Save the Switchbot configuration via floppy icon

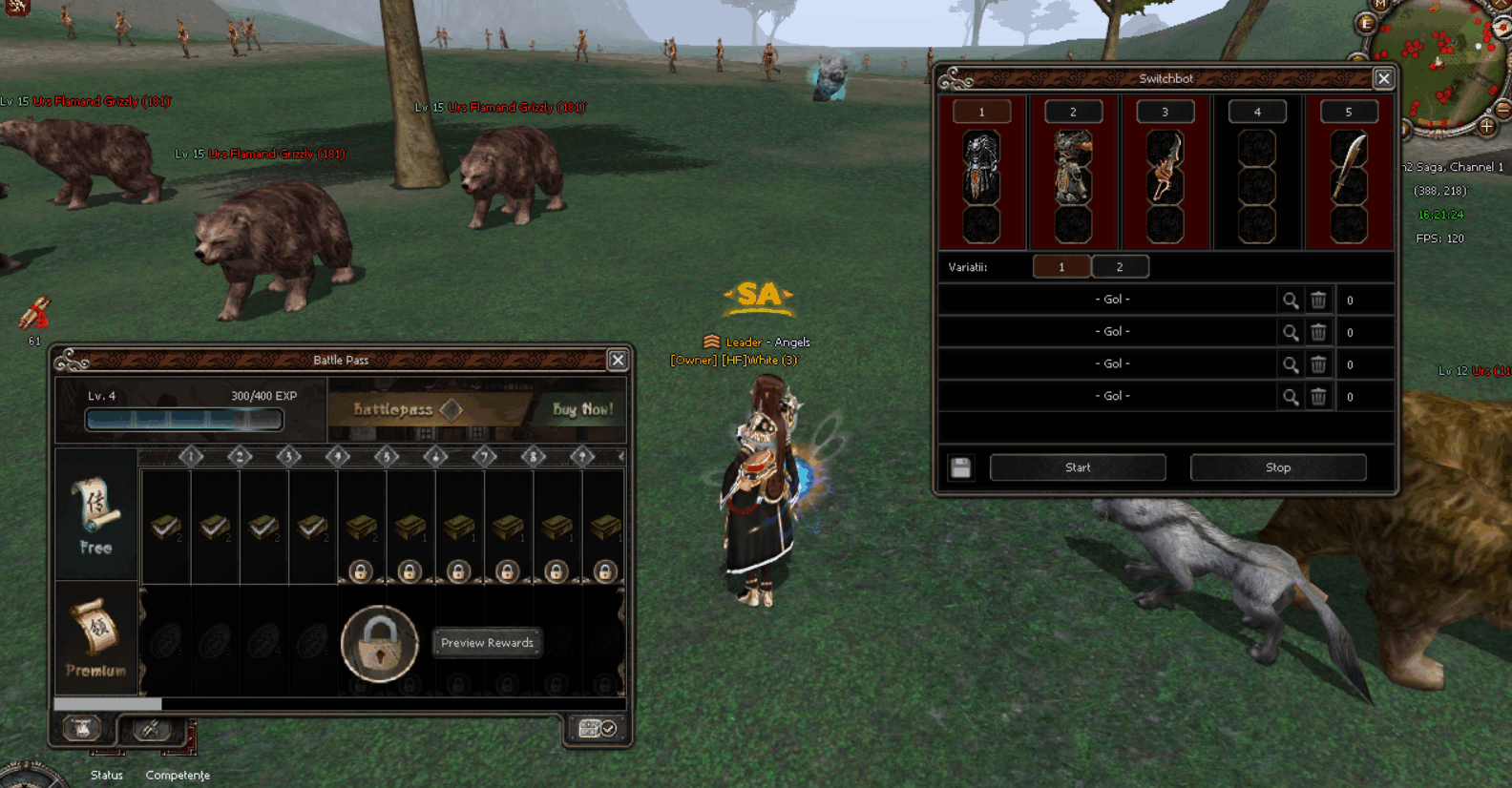pos(961,467)
